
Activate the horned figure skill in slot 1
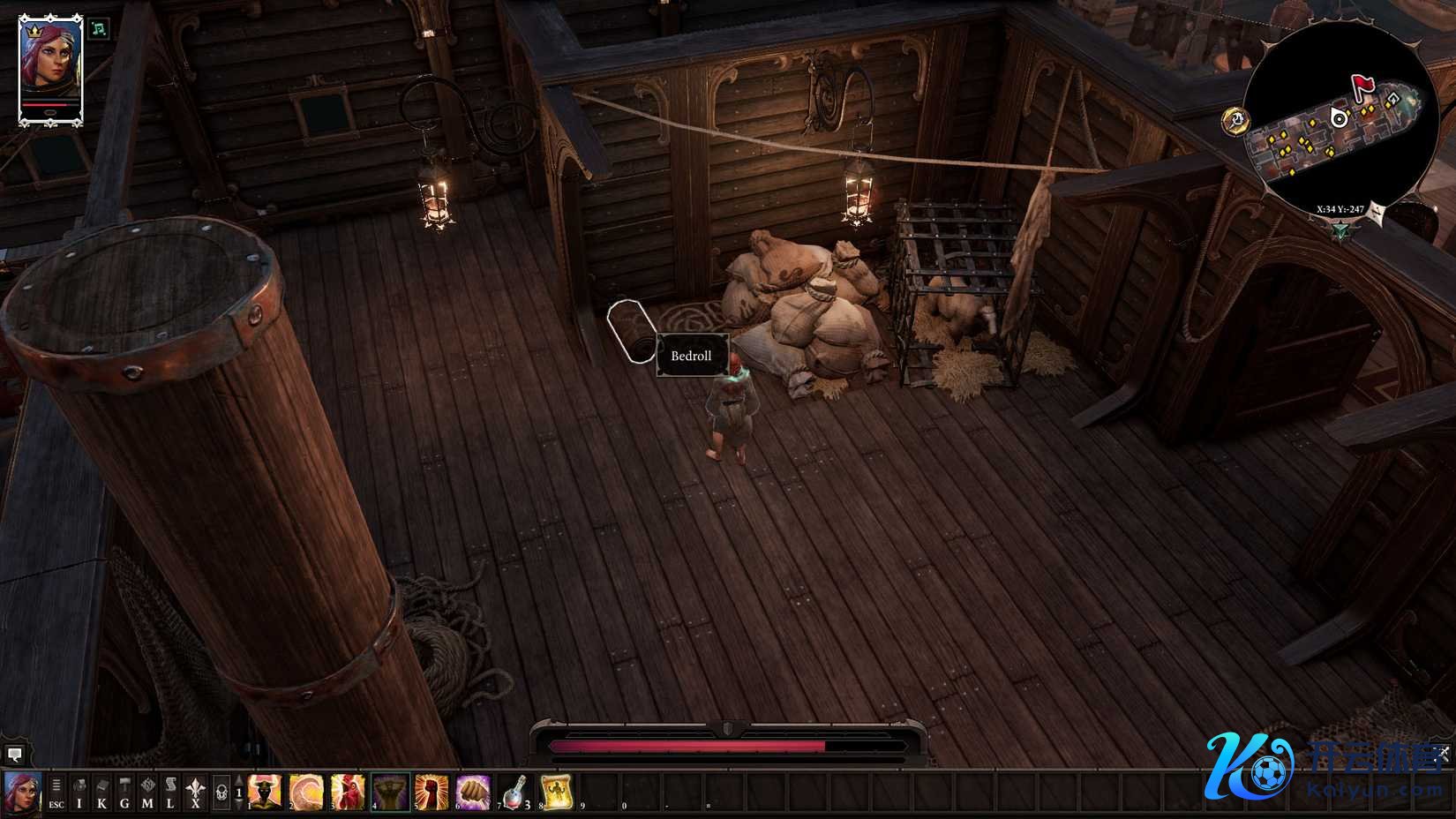[265, 792]
